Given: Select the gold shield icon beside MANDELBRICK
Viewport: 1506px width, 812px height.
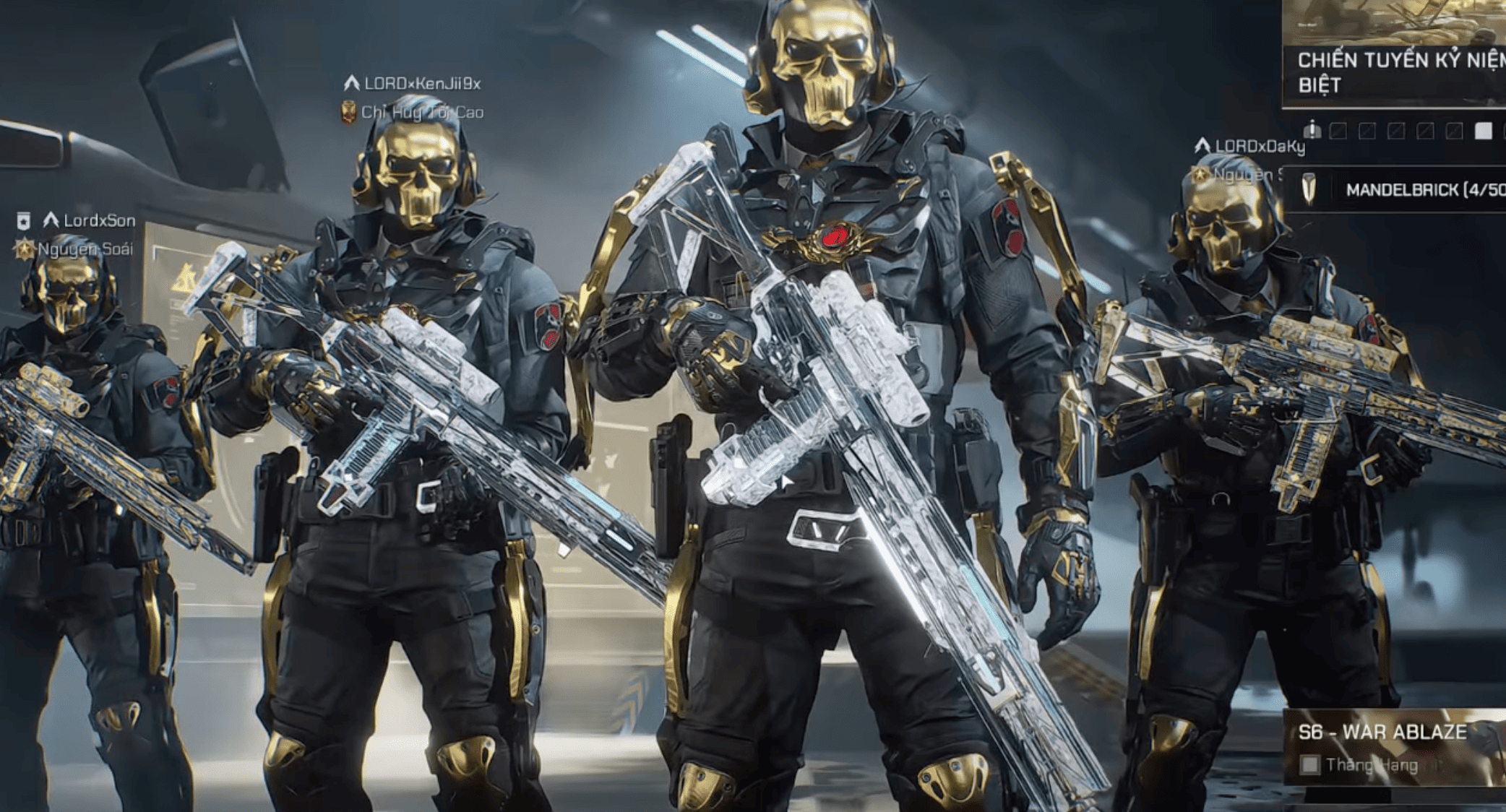Looking at the screenshot, I should (x=1309, y=189).
